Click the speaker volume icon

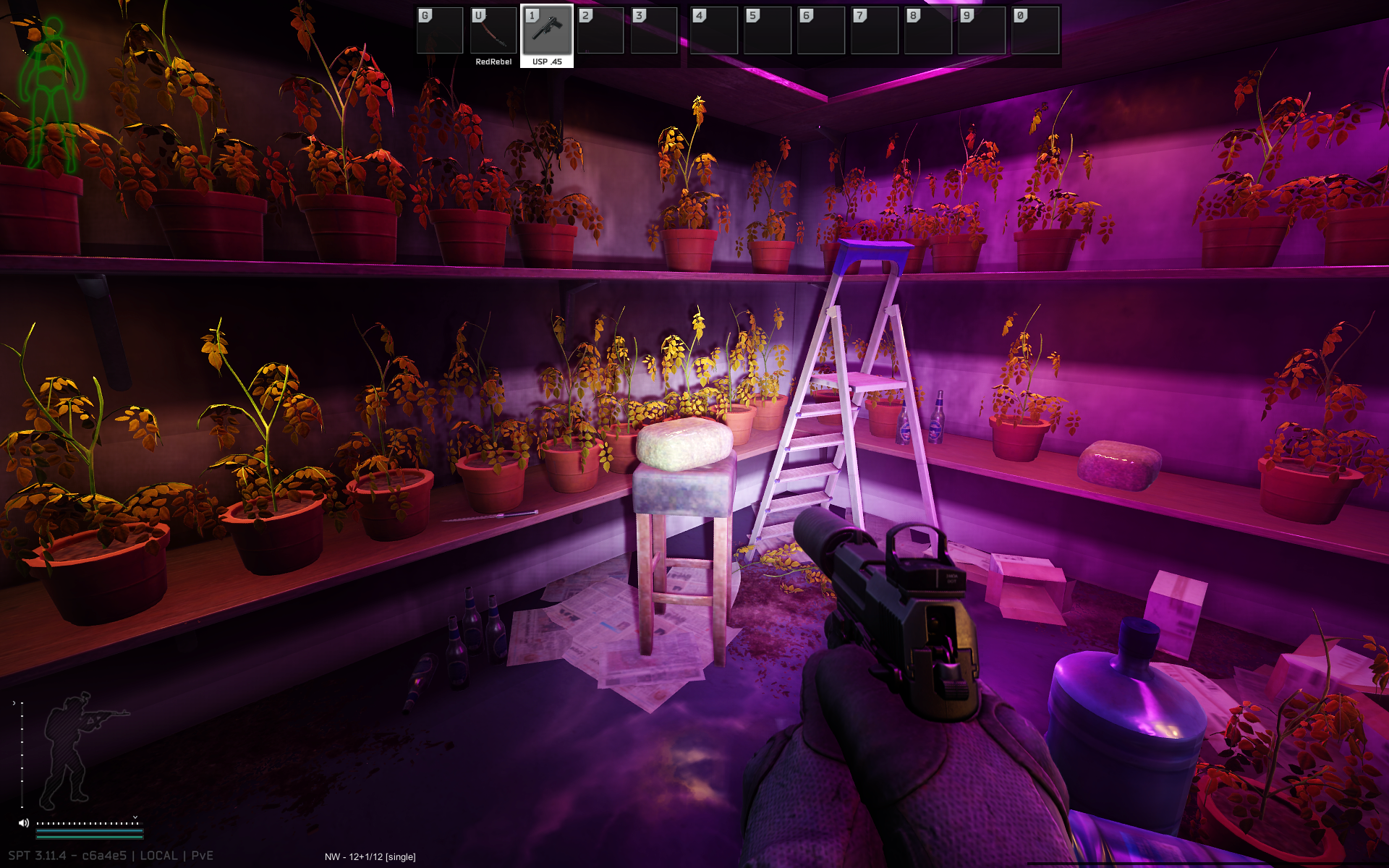[24, 822]
